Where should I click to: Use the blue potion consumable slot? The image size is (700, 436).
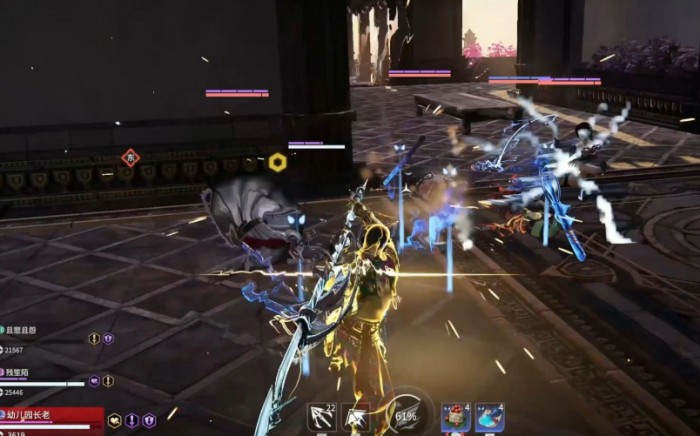[x=489, y=416]
